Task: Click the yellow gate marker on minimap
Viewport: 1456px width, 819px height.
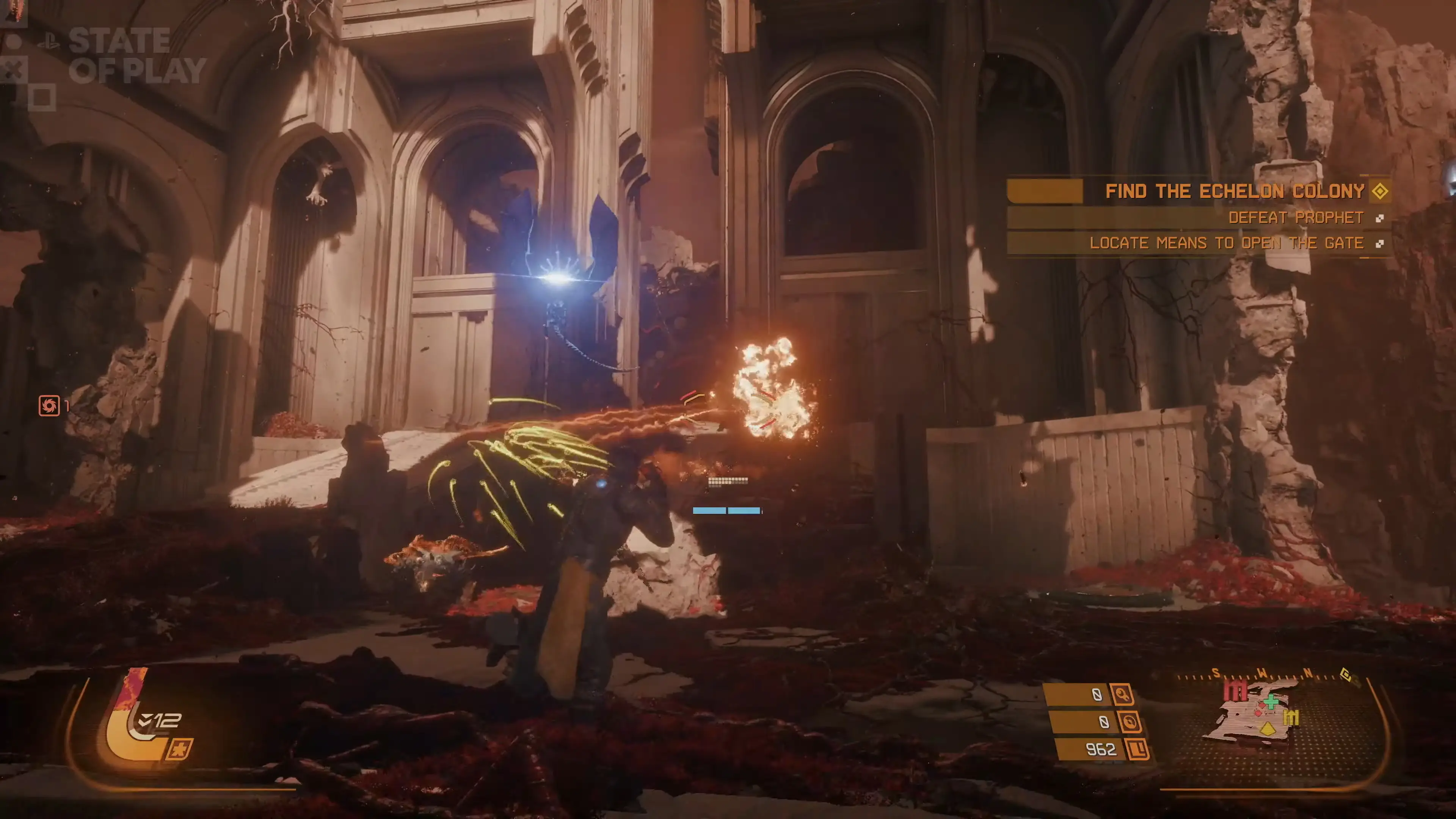Action: coord(1291,718)
